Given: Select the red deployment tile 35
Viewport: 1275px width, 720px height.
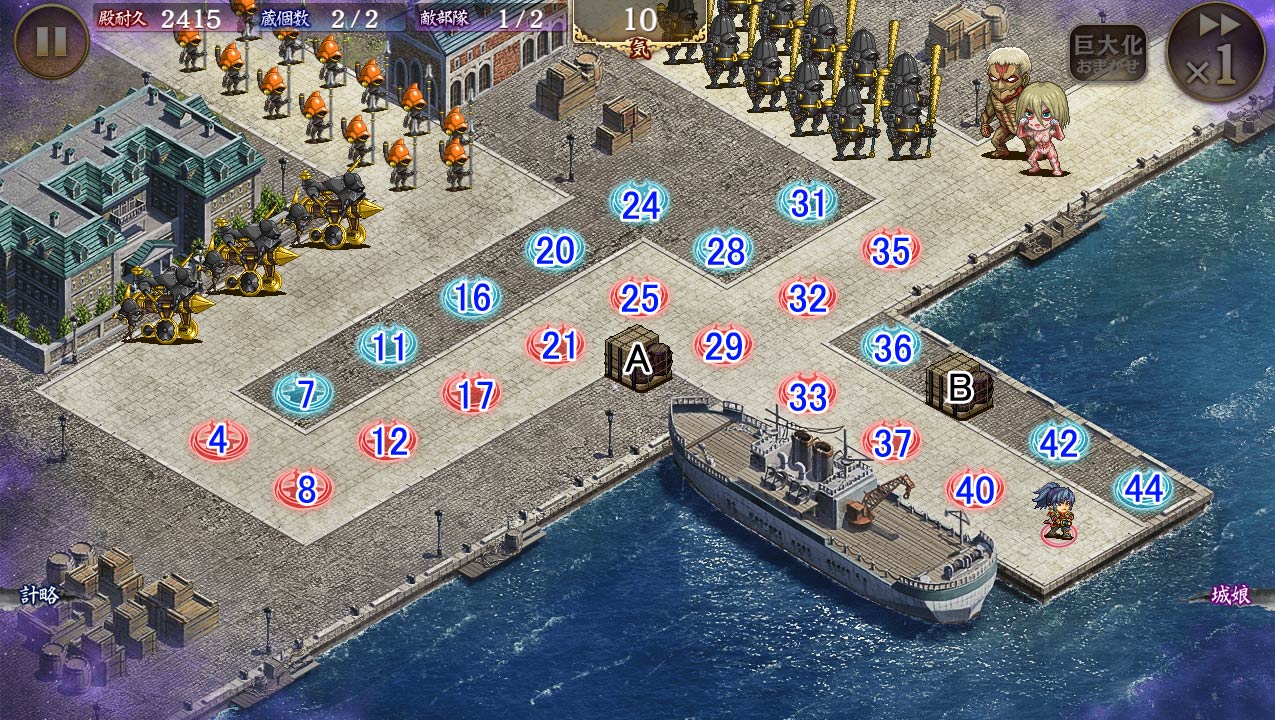Looking at the screenshot, I should click(891, 251).
